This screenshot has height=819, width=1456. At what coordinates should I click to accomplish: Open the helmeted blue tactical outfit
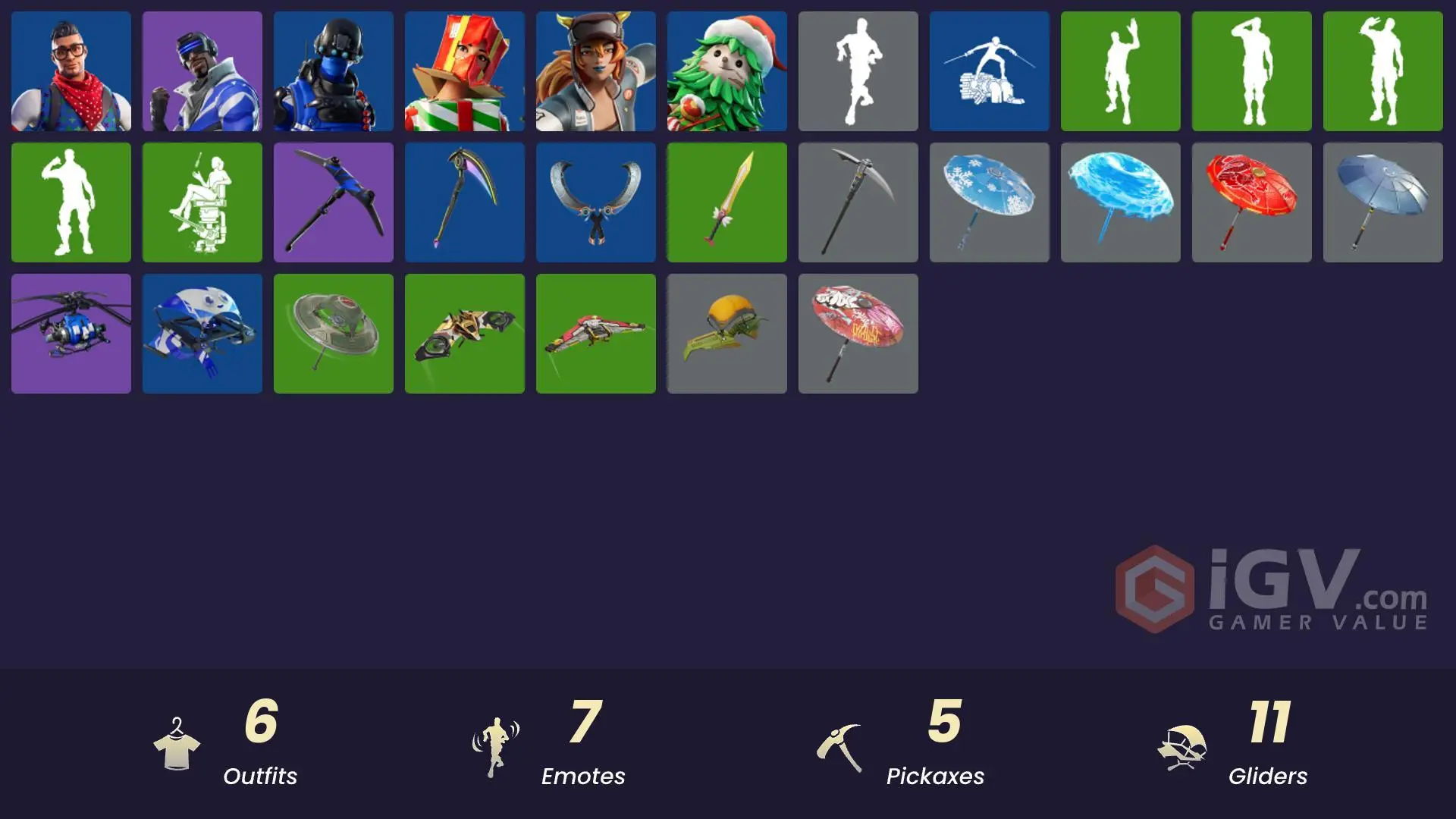[333, 71]
